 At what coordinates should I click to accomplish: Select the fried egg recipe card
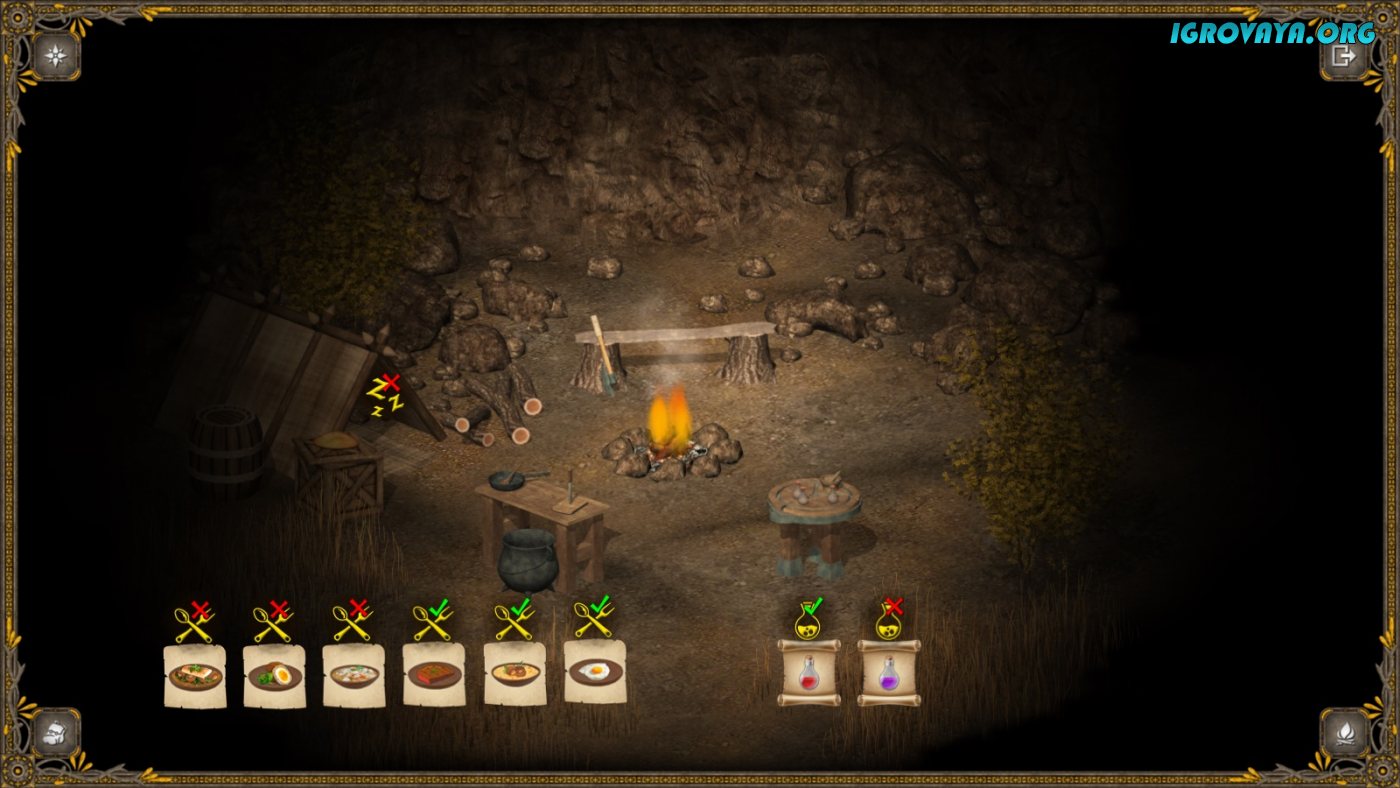coord(595,672)
